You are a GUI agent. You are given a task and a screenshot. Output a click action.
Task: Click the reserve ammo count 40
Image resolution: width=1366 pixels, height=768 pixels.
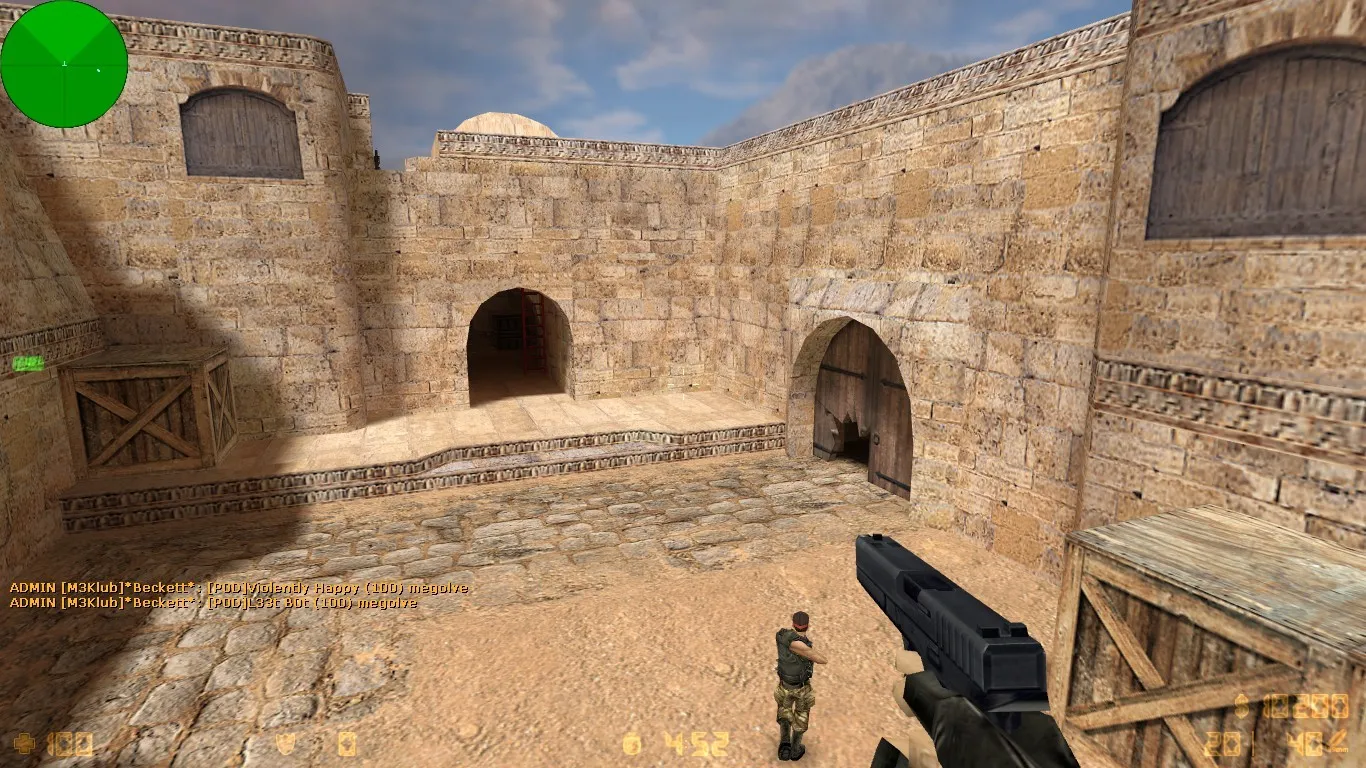1303,745
